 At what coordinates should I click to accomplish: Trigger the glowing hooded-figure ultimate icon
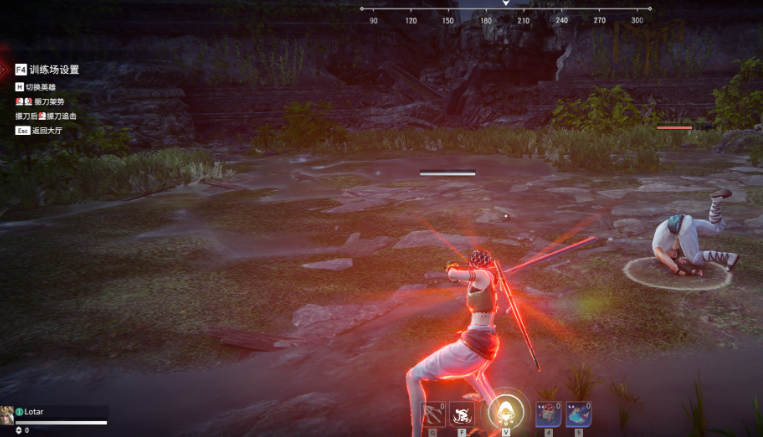(x=506, y=411)
